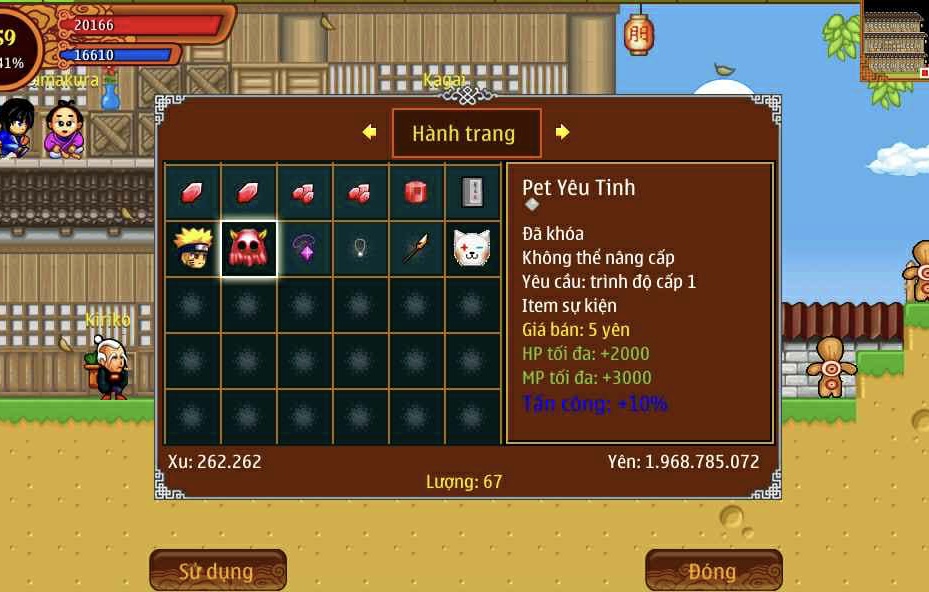Close the inventory with Đóng
The image size is (929, 592).
pyautogui.click(x=712, y=571)
